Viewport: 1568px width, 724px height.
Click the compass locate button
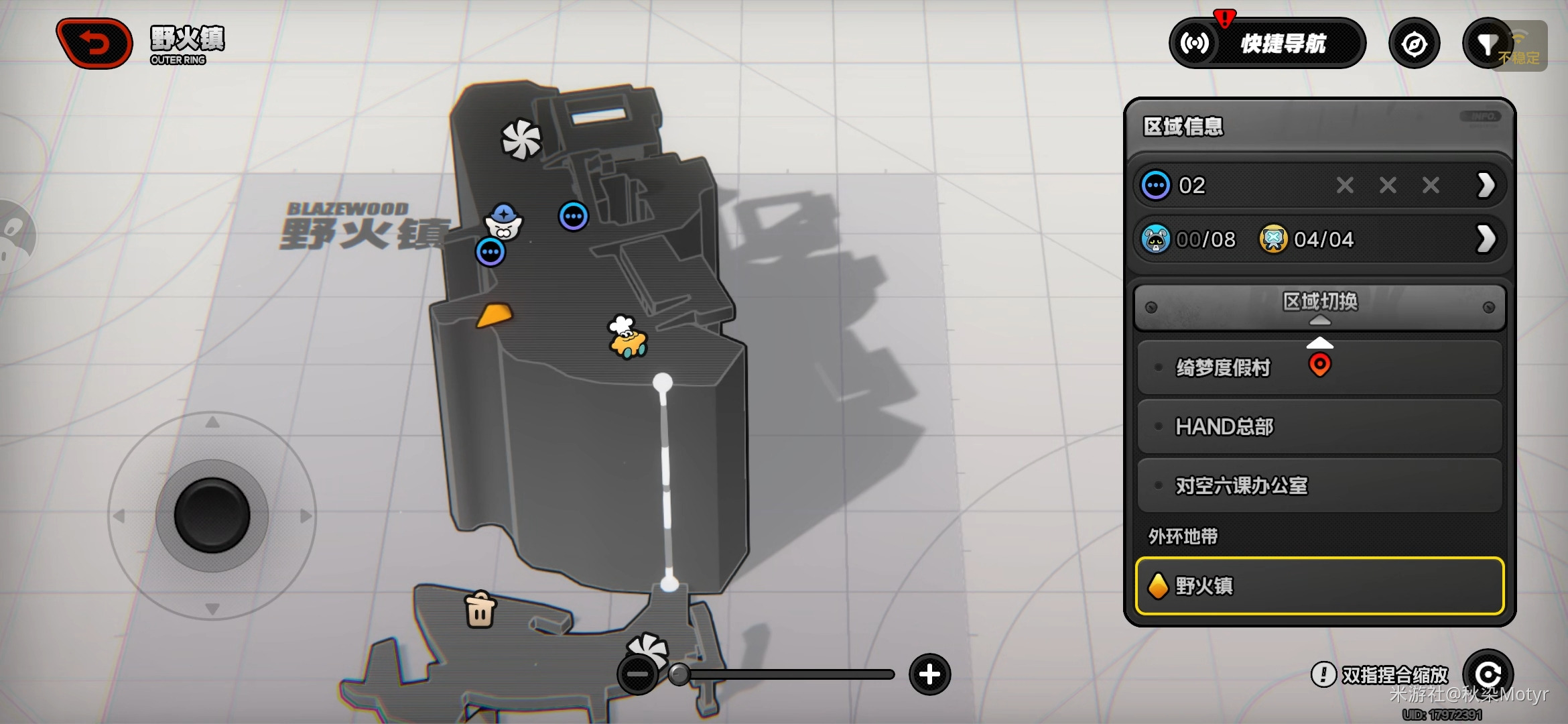click(x=1414, y=44)
